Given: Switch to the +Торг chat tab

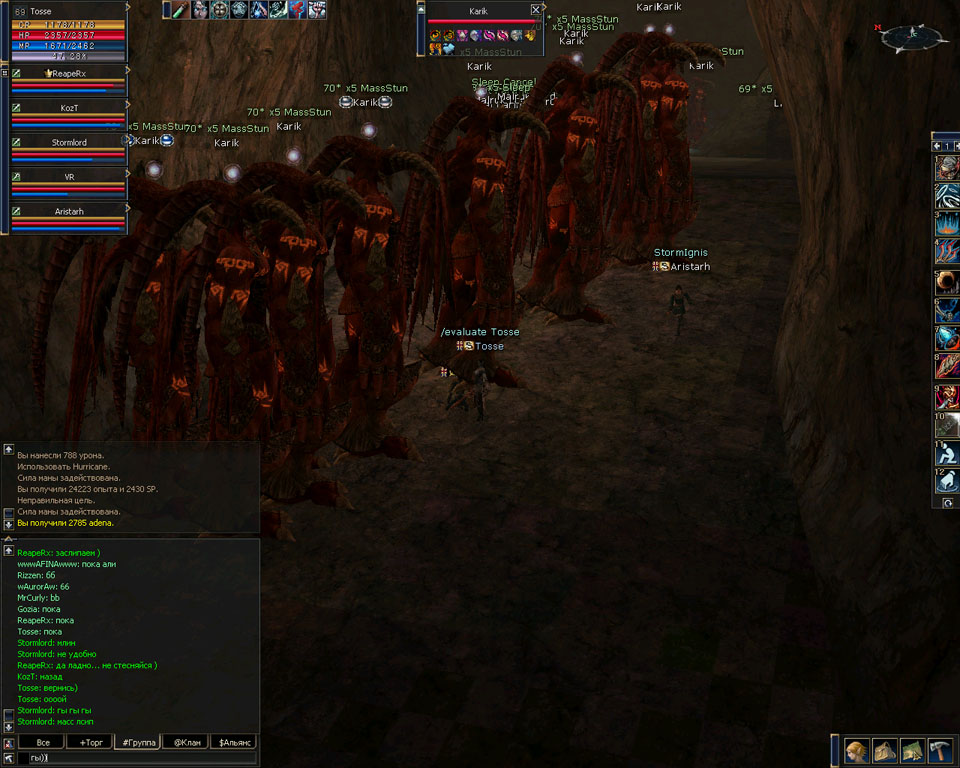Looking at the screenshot, I should click(90, 743).
